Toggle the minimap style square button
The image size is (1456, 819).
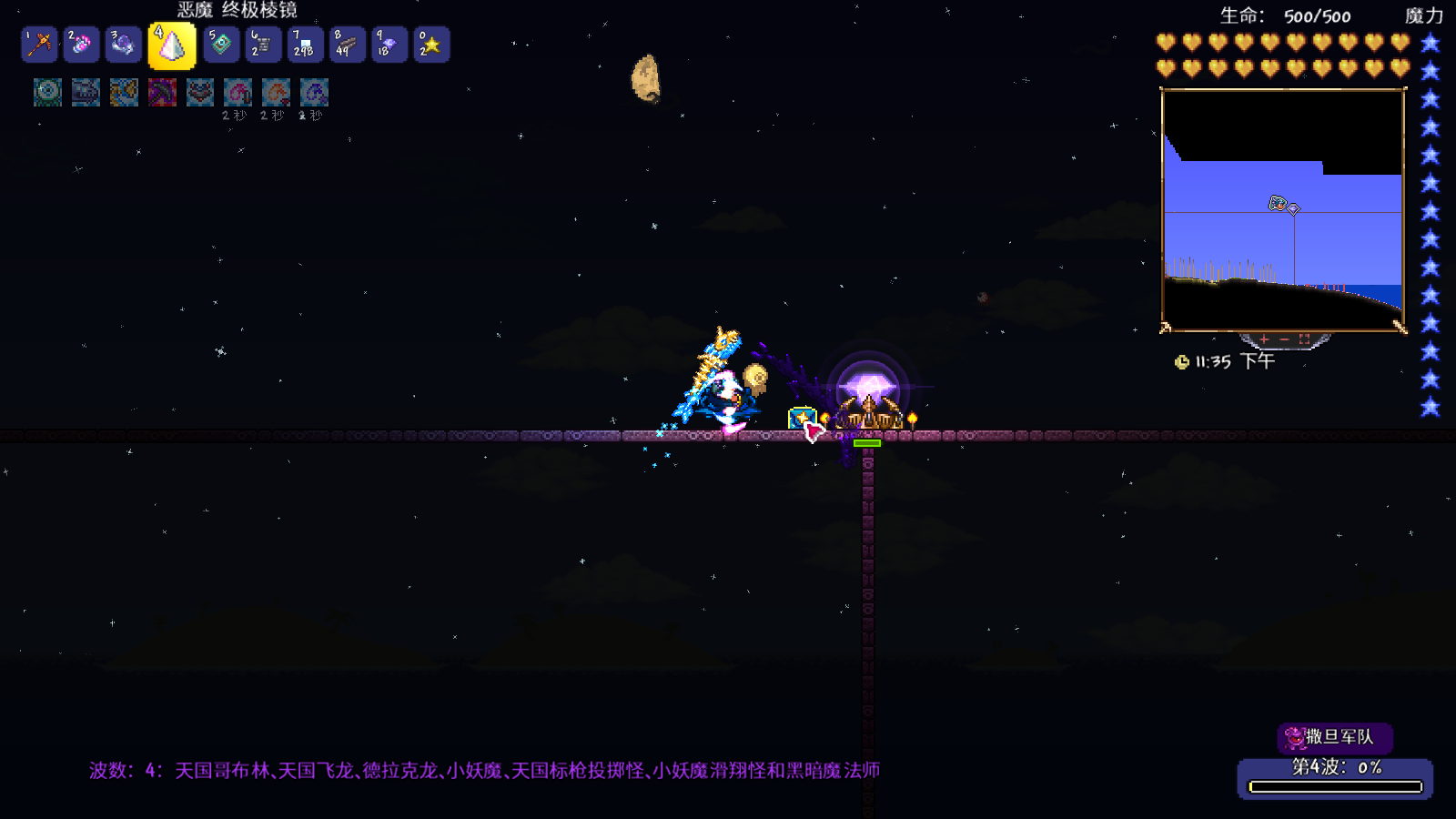pyautogui.click(x=1304, y=339)
